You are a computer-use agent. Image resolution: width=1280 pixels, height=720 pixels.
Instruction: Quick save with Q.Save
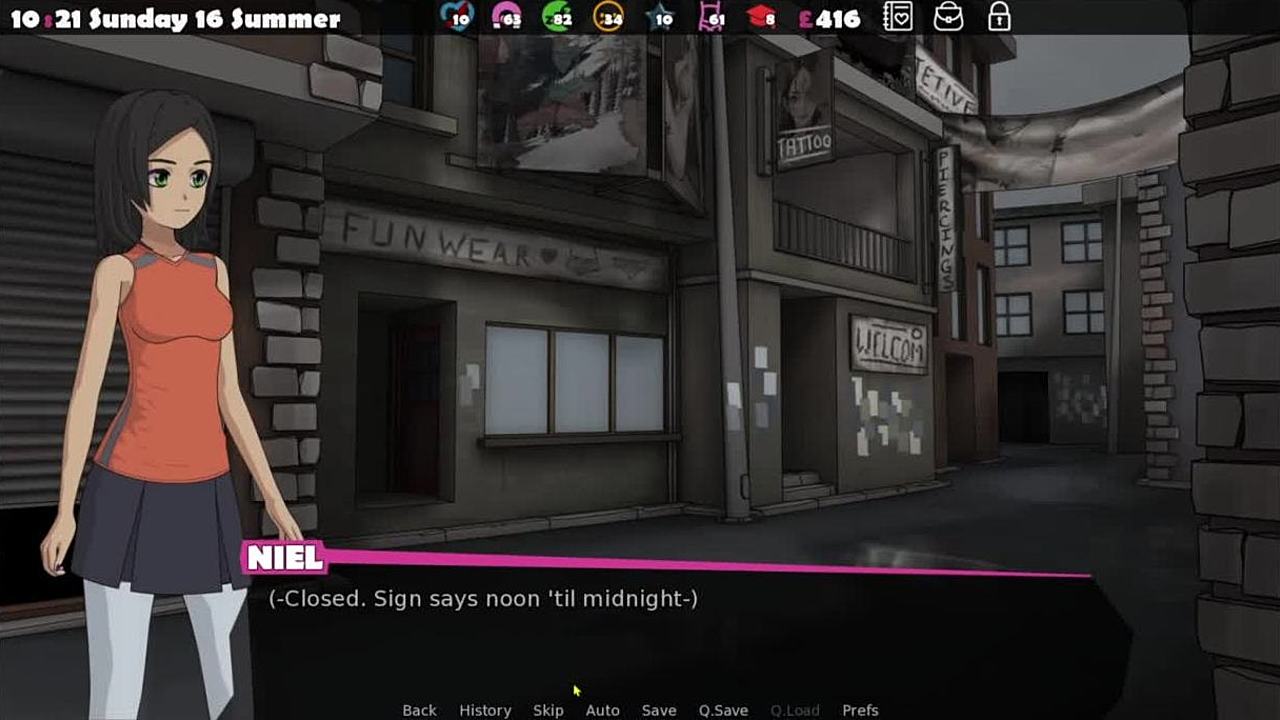coord(723,710)
